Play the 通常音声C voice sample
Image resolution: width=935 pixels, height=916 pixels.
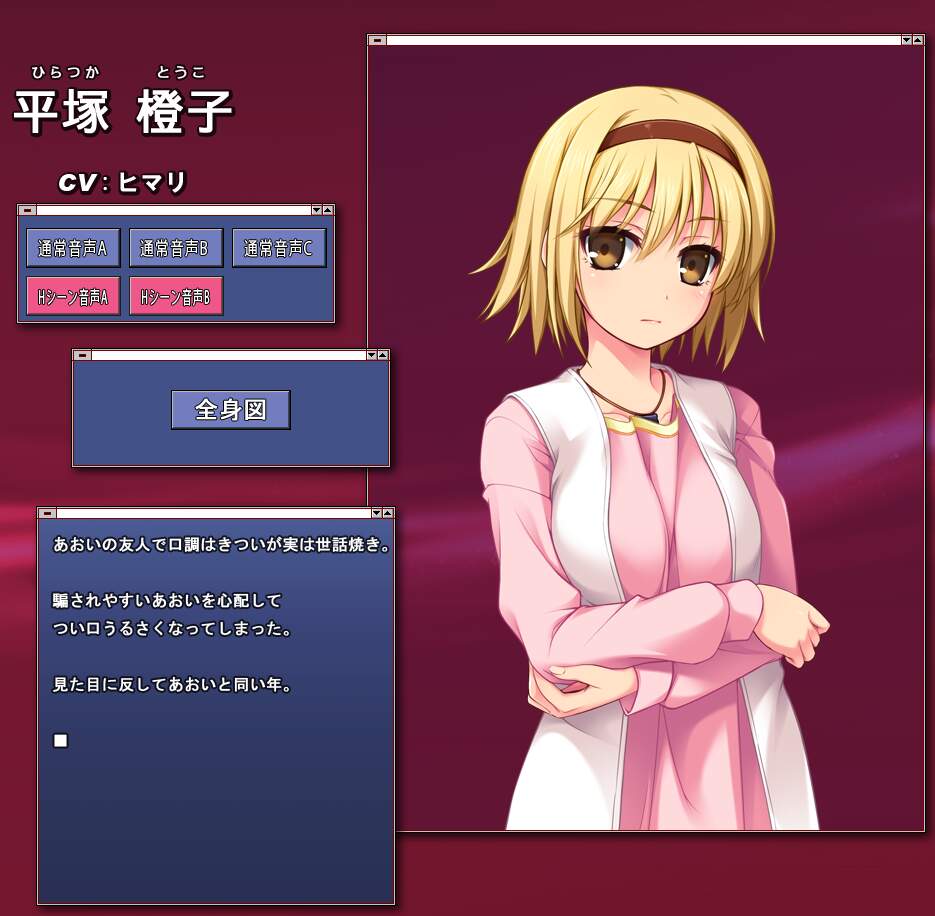(x=279, y=248)
